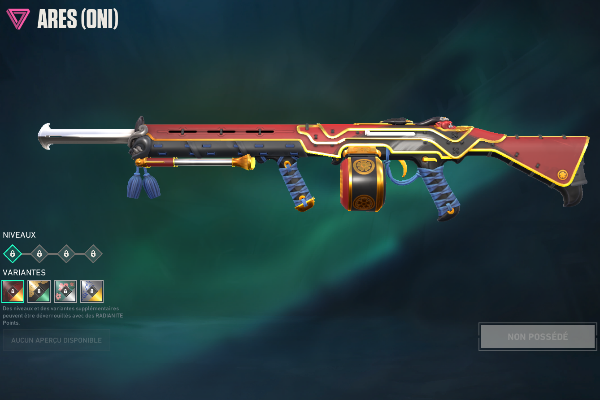Switch to the silver and gold variant
Image resolution: width=600 pixels, height=400 pixels.
point(92,291)
